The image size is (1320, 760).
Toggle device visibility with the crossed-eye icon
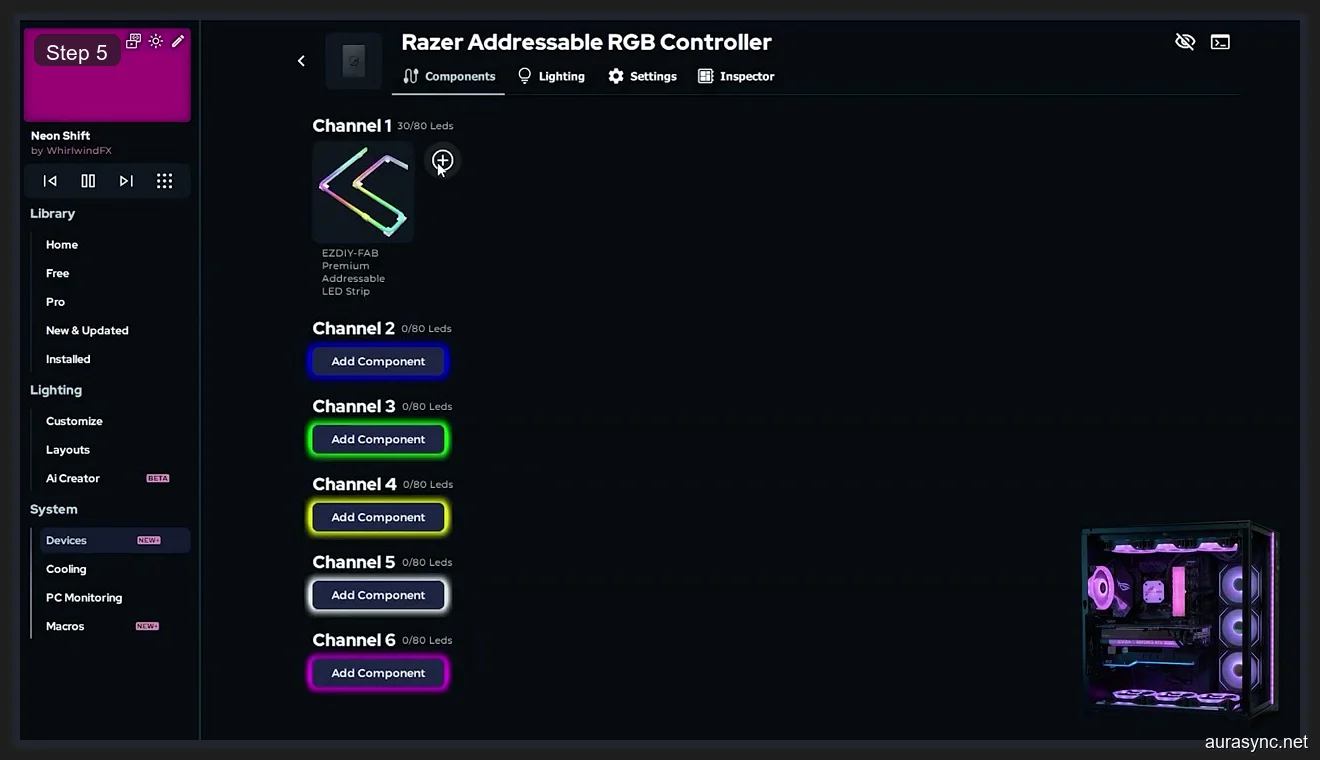tap(1185, 41)
